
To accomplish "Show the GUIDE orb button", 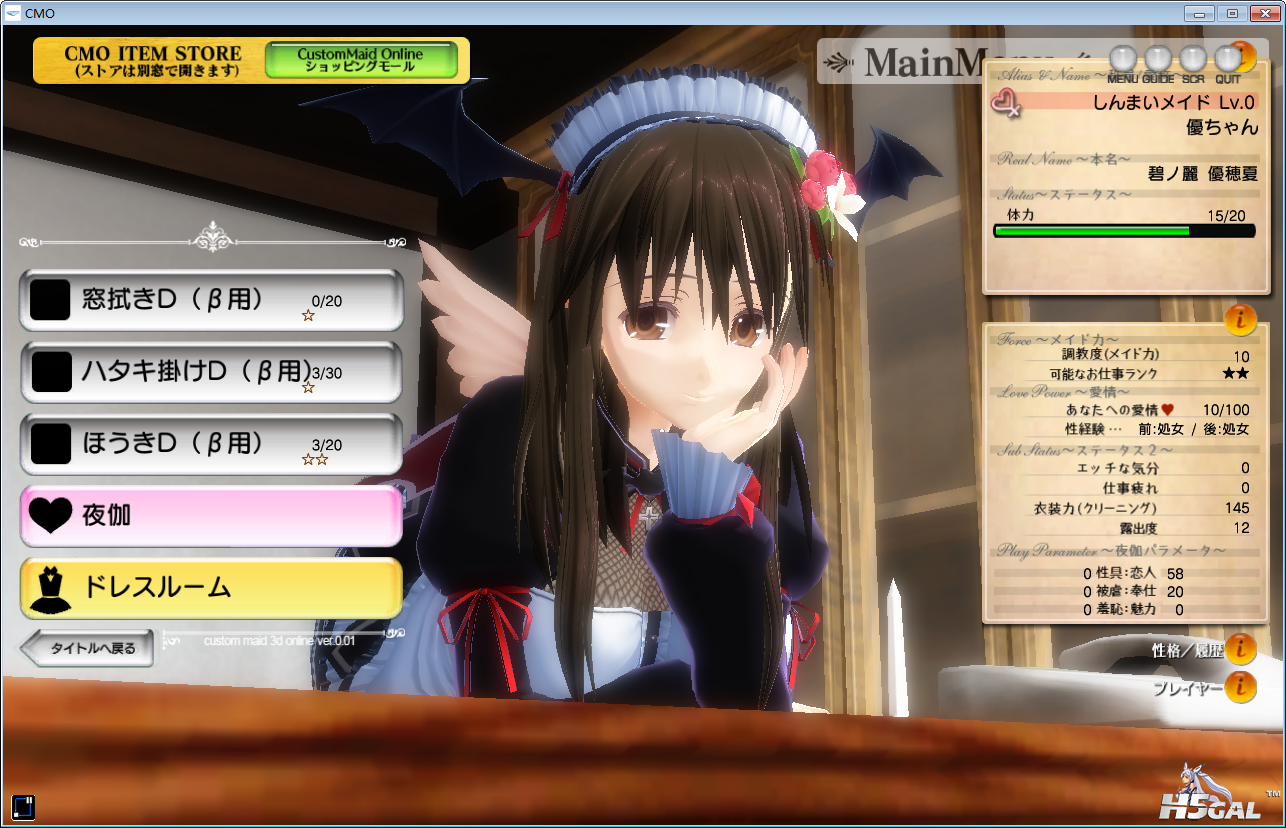I will pos(1157,59).
